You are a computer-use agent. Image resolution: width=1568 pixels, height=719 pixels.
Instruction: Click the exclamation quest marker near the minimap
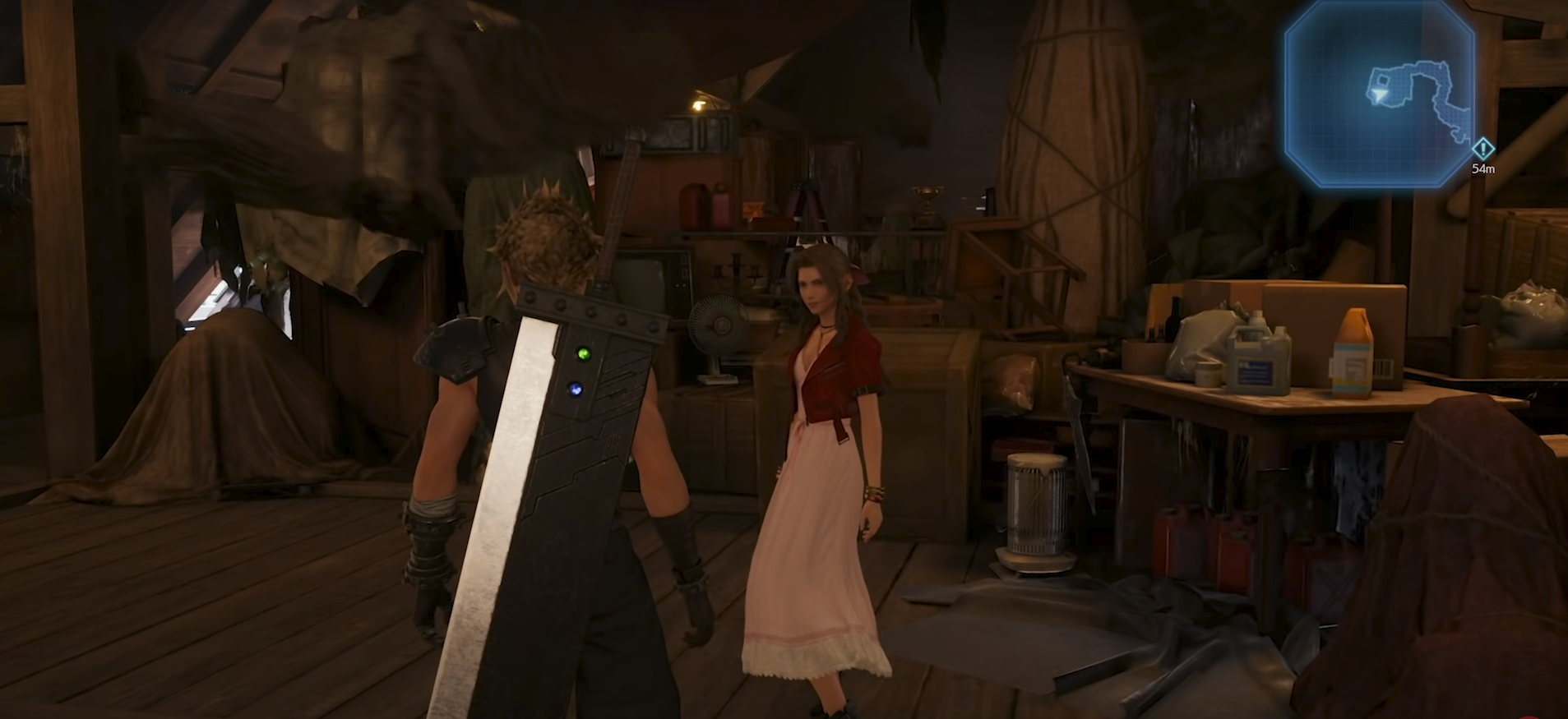pos(1482,149)
